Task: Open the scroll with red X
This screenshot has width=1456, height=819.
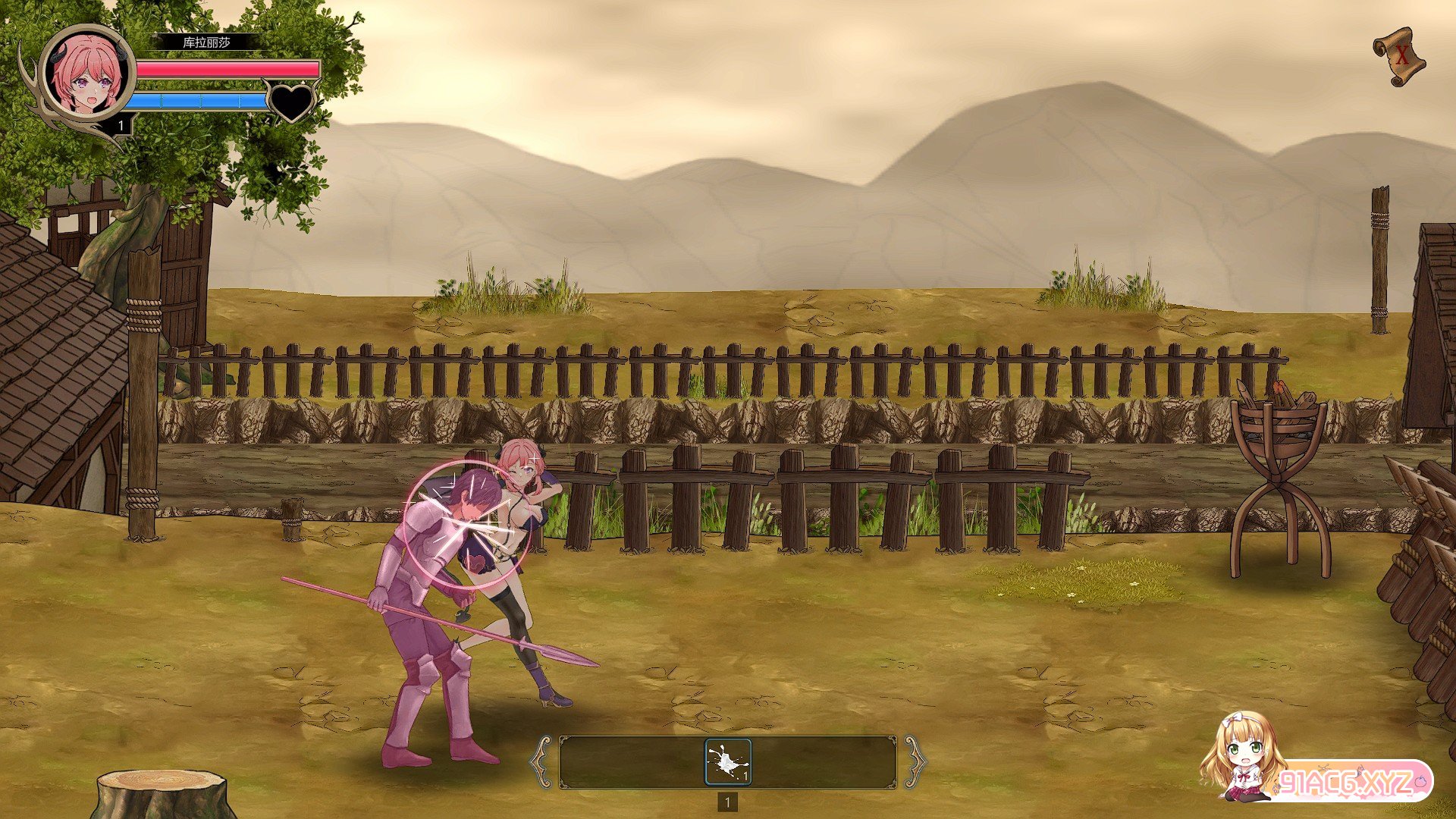Action: [x=1400, y=56]
